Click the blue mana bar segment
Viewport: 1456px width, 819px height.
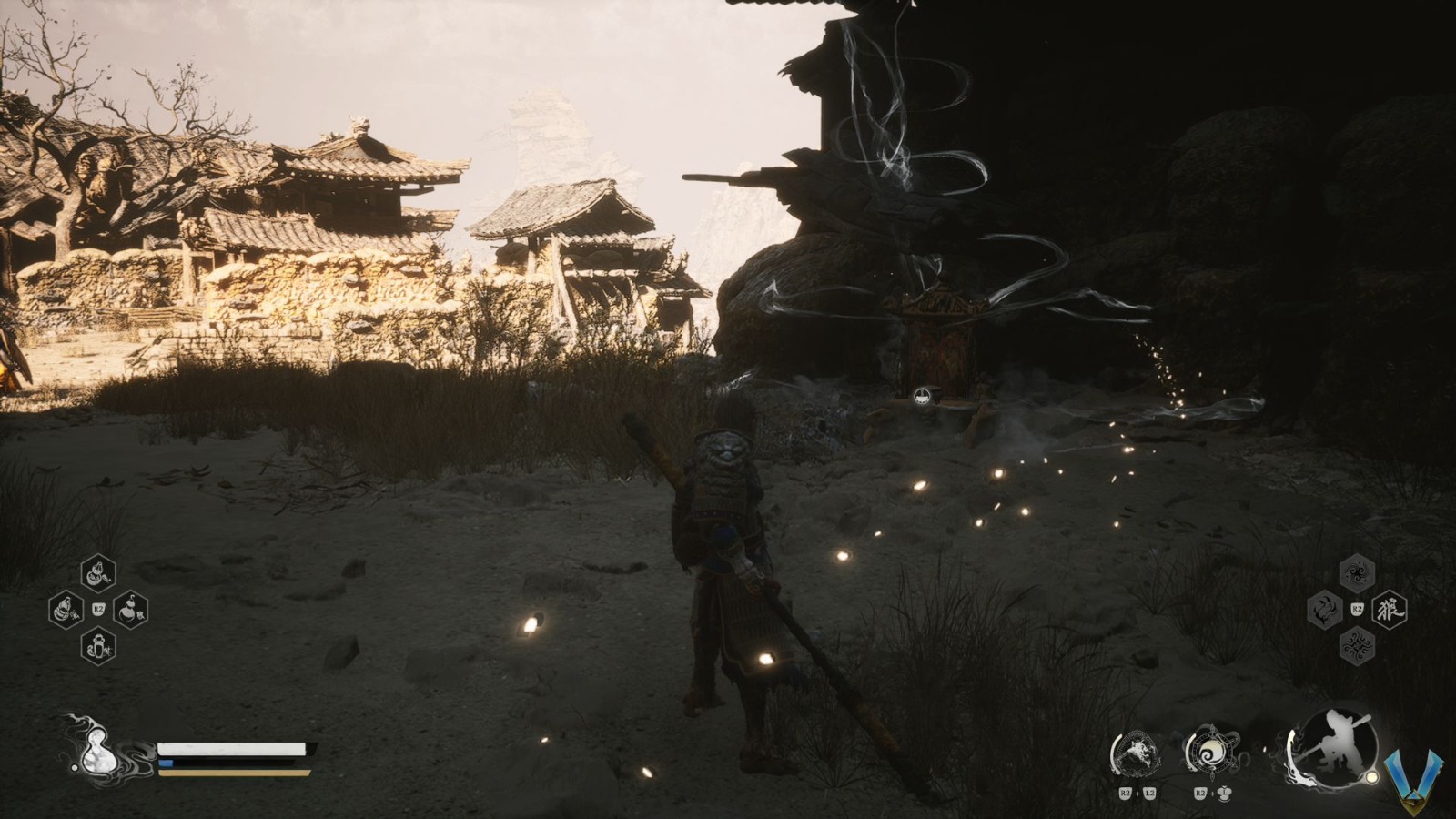166,763
